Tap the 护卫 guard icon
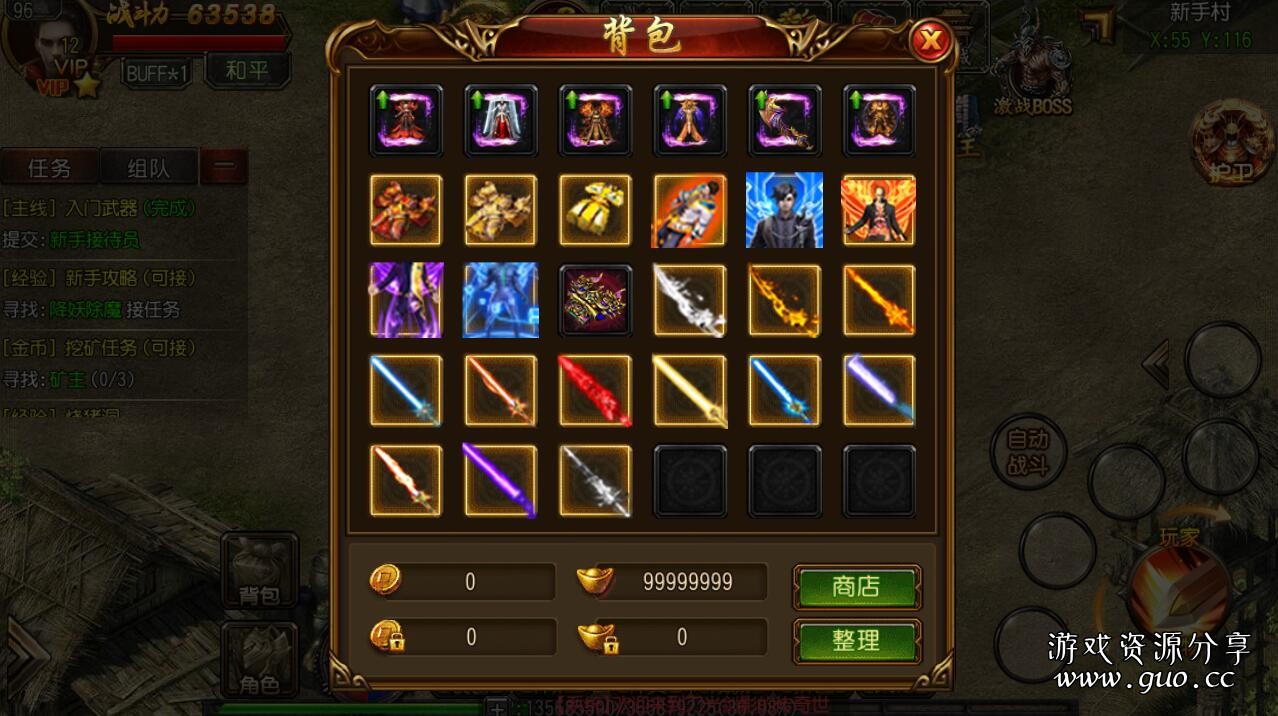Viewport: 1278px width, 716px height. tap(1230, 146)
